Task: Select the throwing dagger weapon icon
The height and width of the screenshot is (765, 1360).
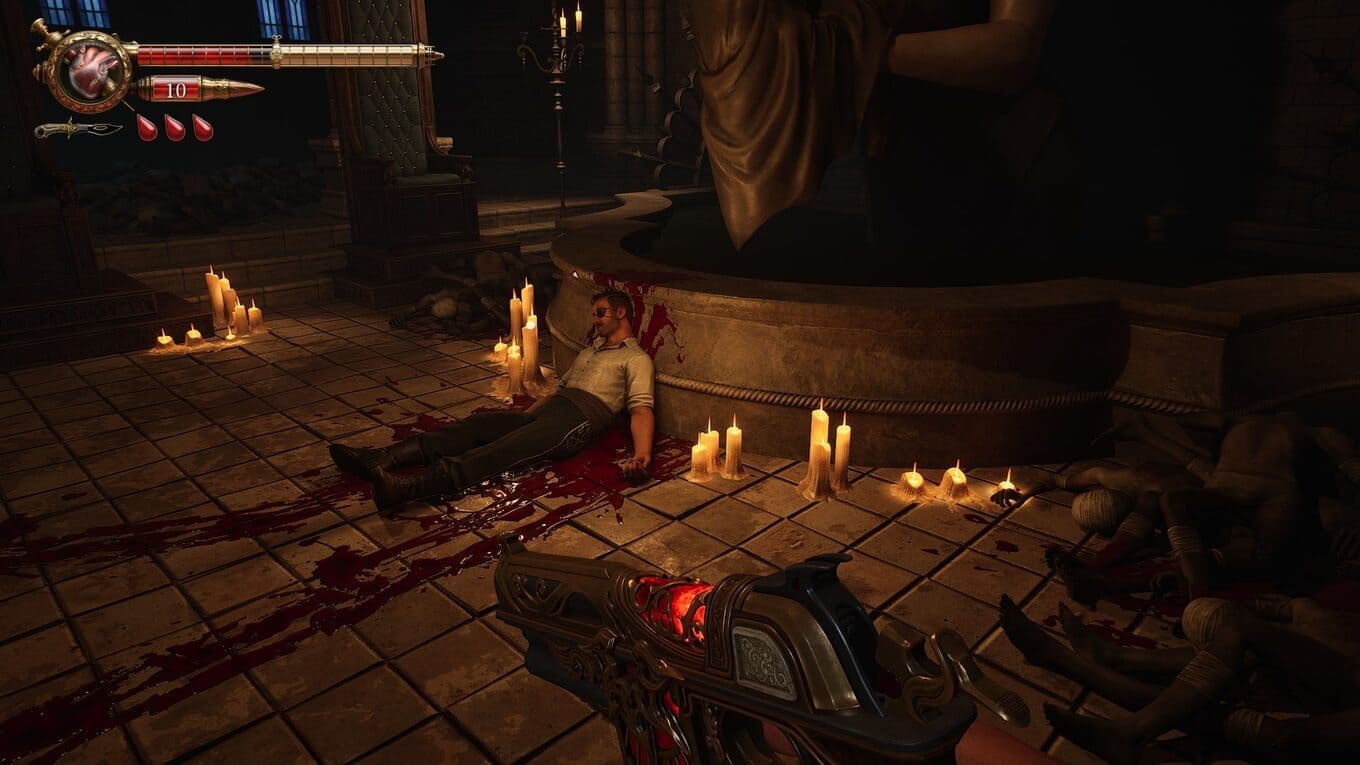Action: tap(78, 129)
